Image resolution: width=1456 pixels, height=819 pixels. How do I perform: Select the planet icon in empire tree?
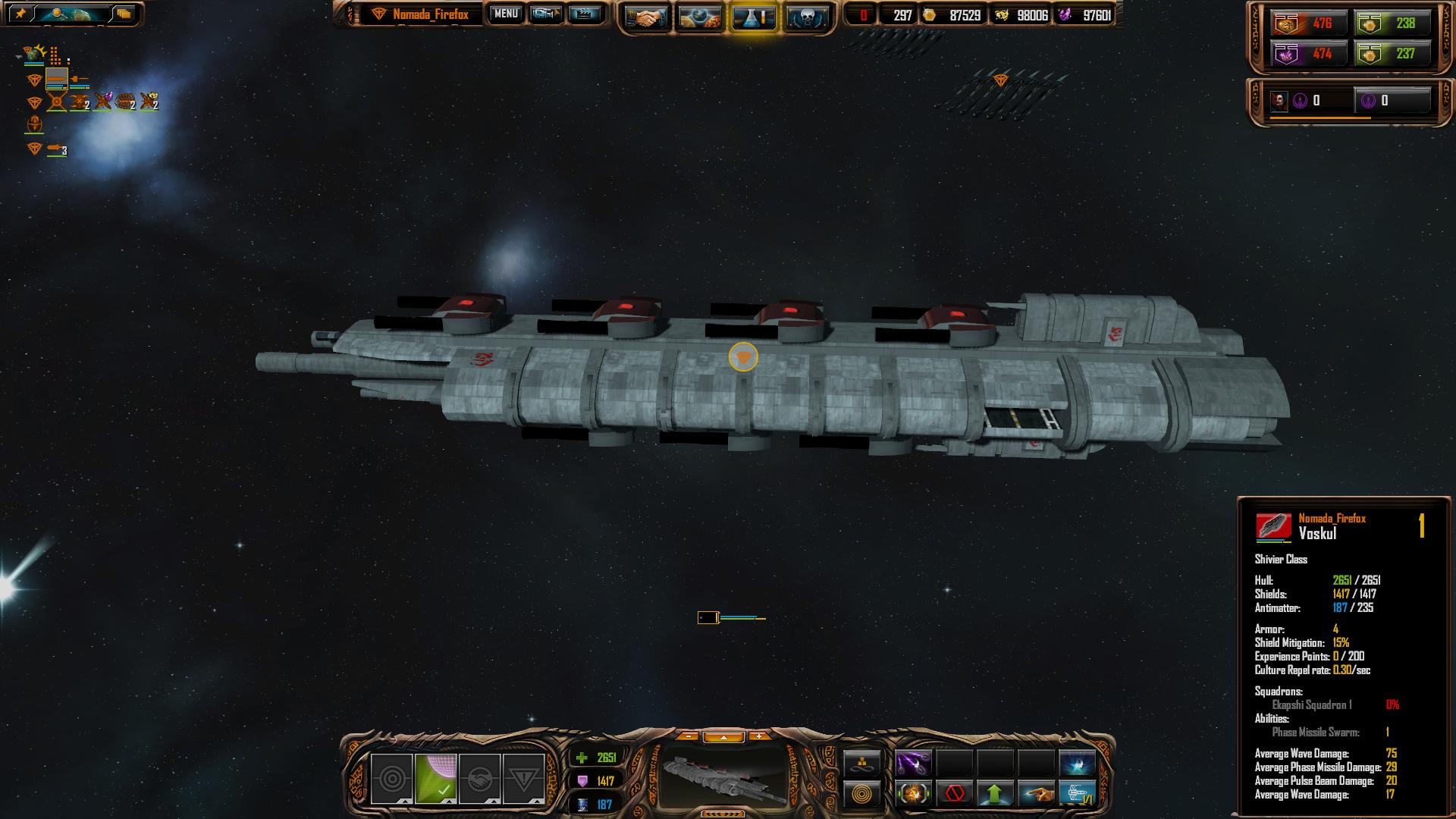point(34,53)
